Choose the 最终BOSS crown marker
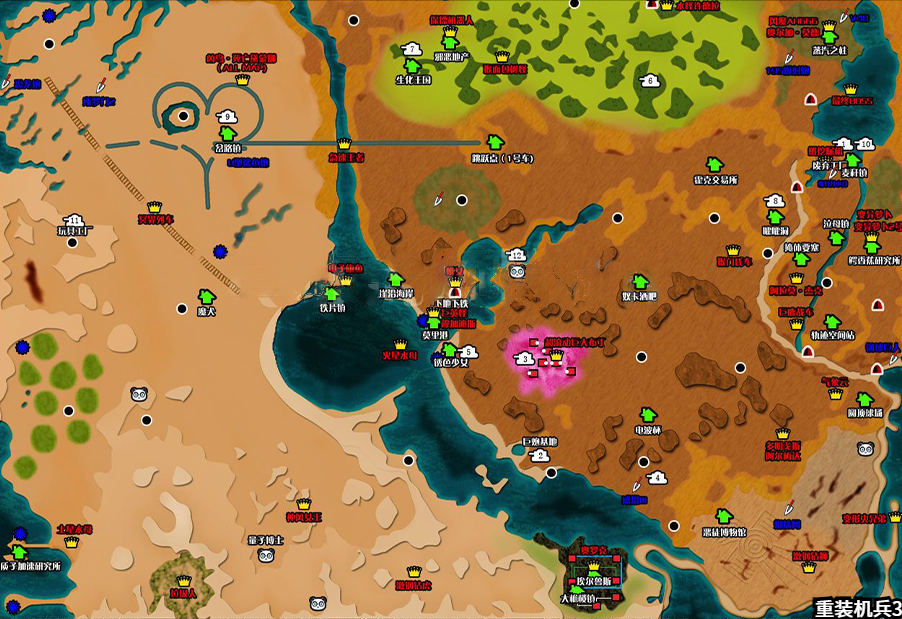 tap(851, 89)
